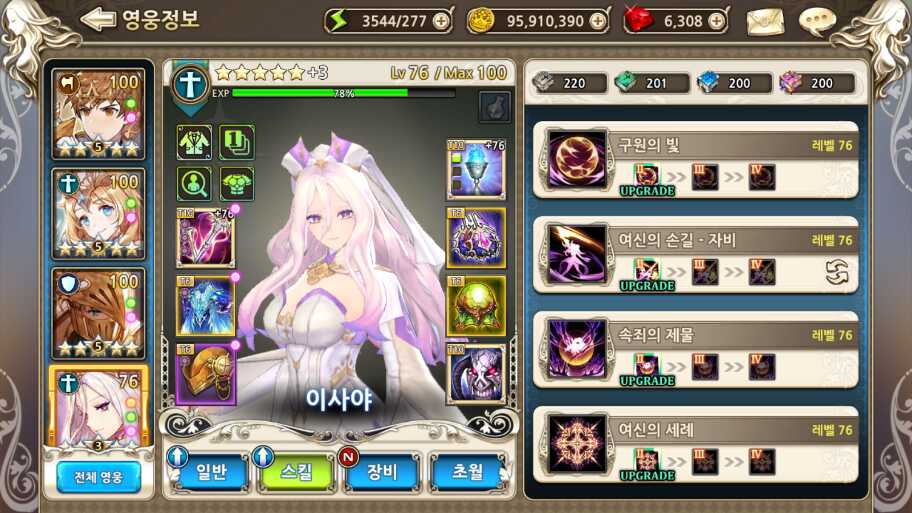Open the 초월 transcendence tab
The width and height of the screenshot is (912, 513).
466,472
